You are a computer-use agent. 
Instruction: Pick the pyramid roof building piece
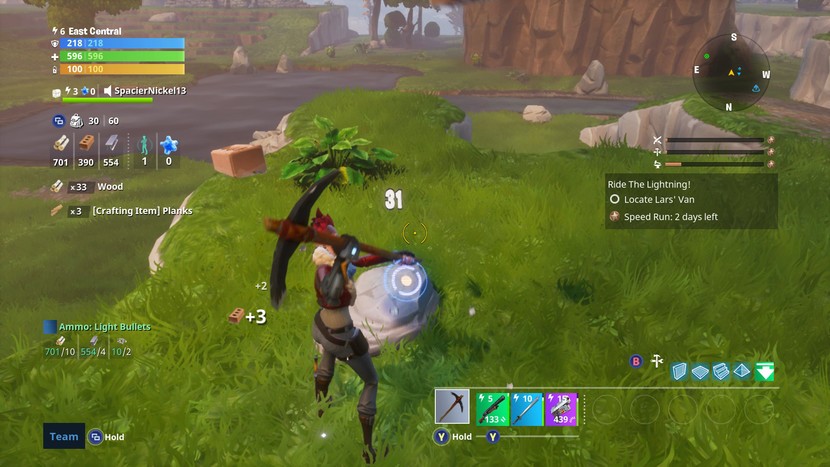tap(742, 371)
